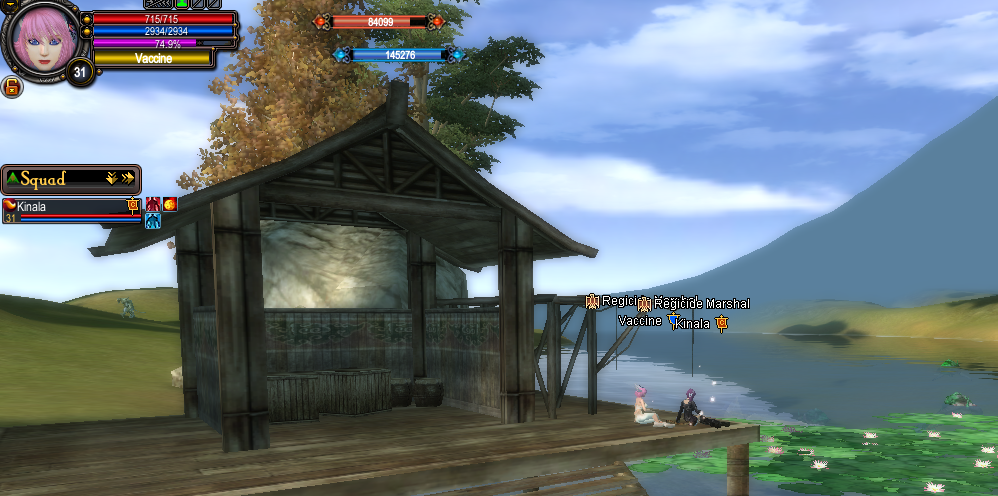Click the double right-arrow on the Squad header

(x=128, y=179)
